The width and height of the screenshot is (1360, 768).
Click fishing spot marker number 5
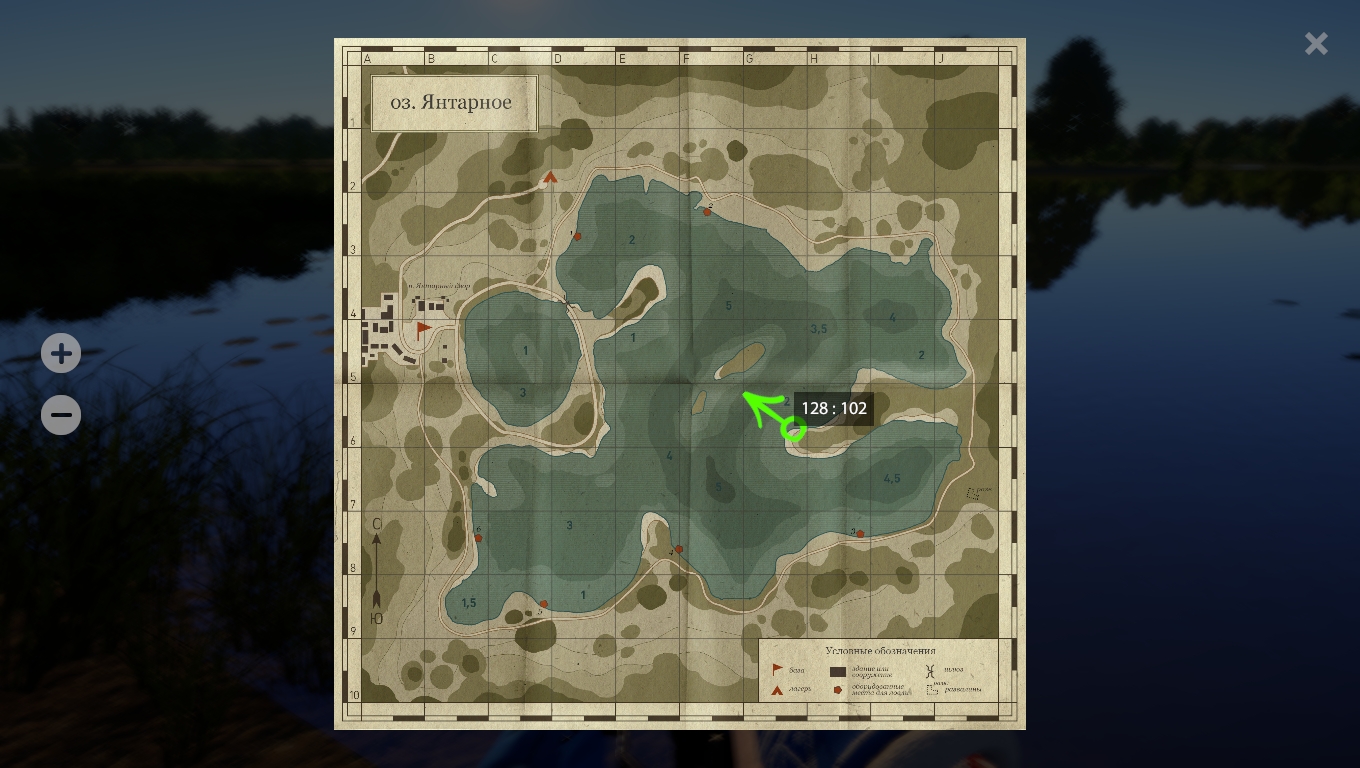544,604
